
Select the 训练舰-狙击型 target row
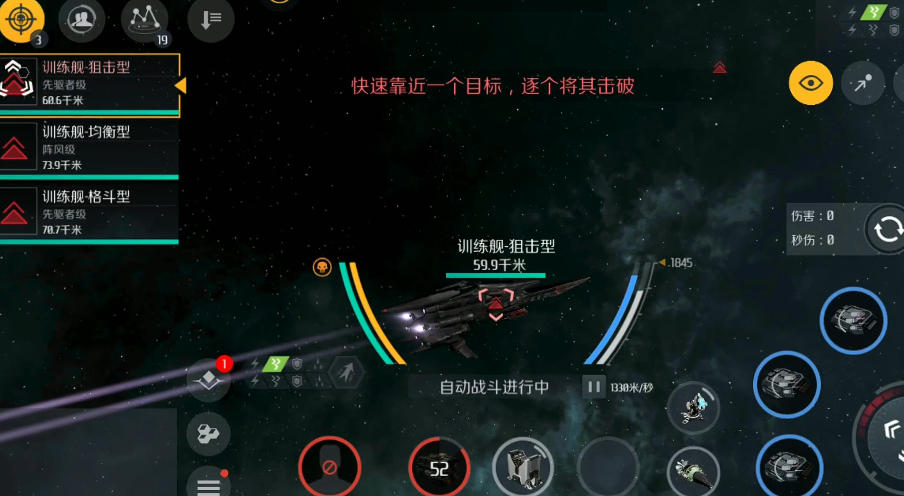click(x=90, y=83)
